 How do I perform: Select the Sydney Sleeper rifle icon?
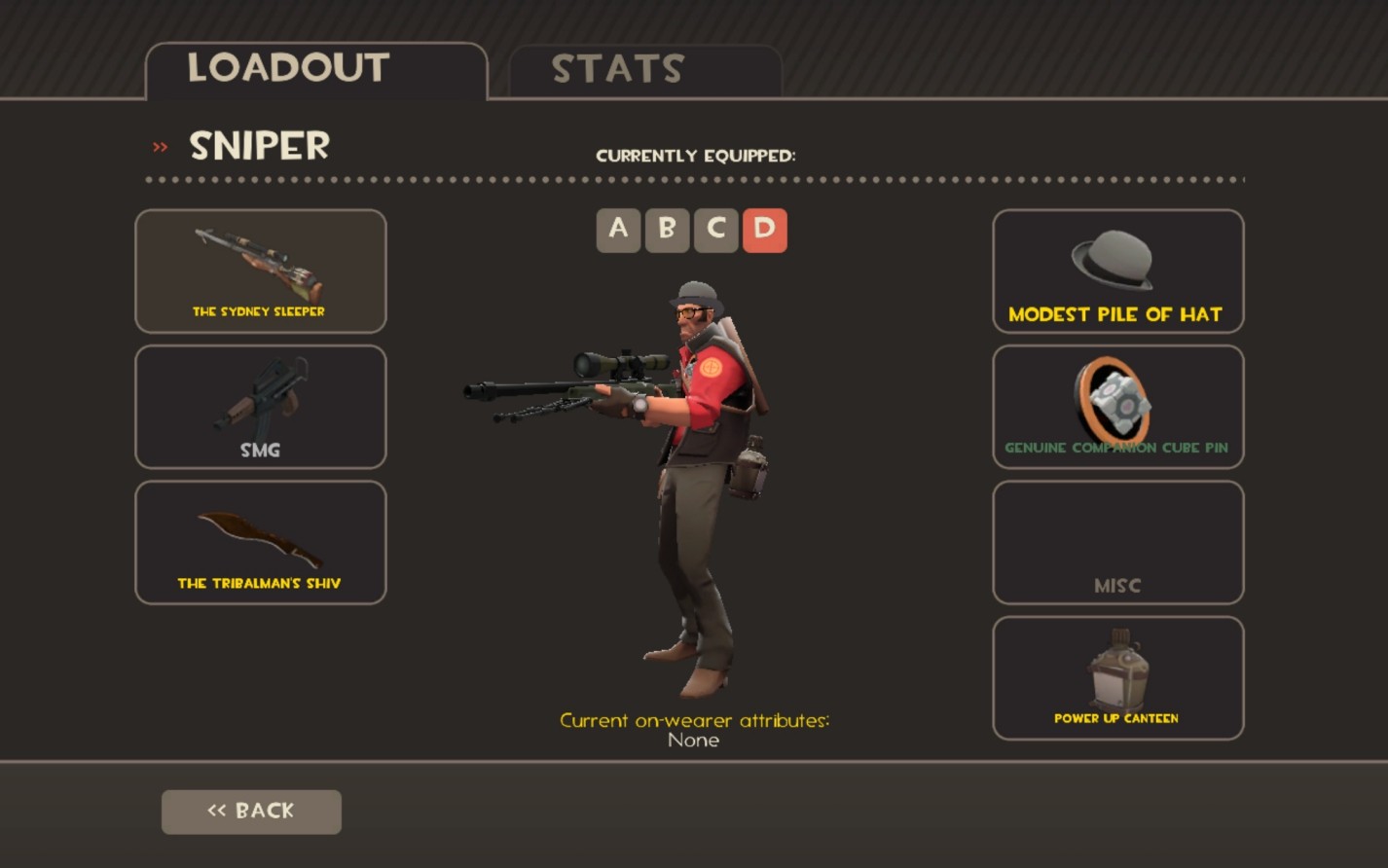(259, 263)
